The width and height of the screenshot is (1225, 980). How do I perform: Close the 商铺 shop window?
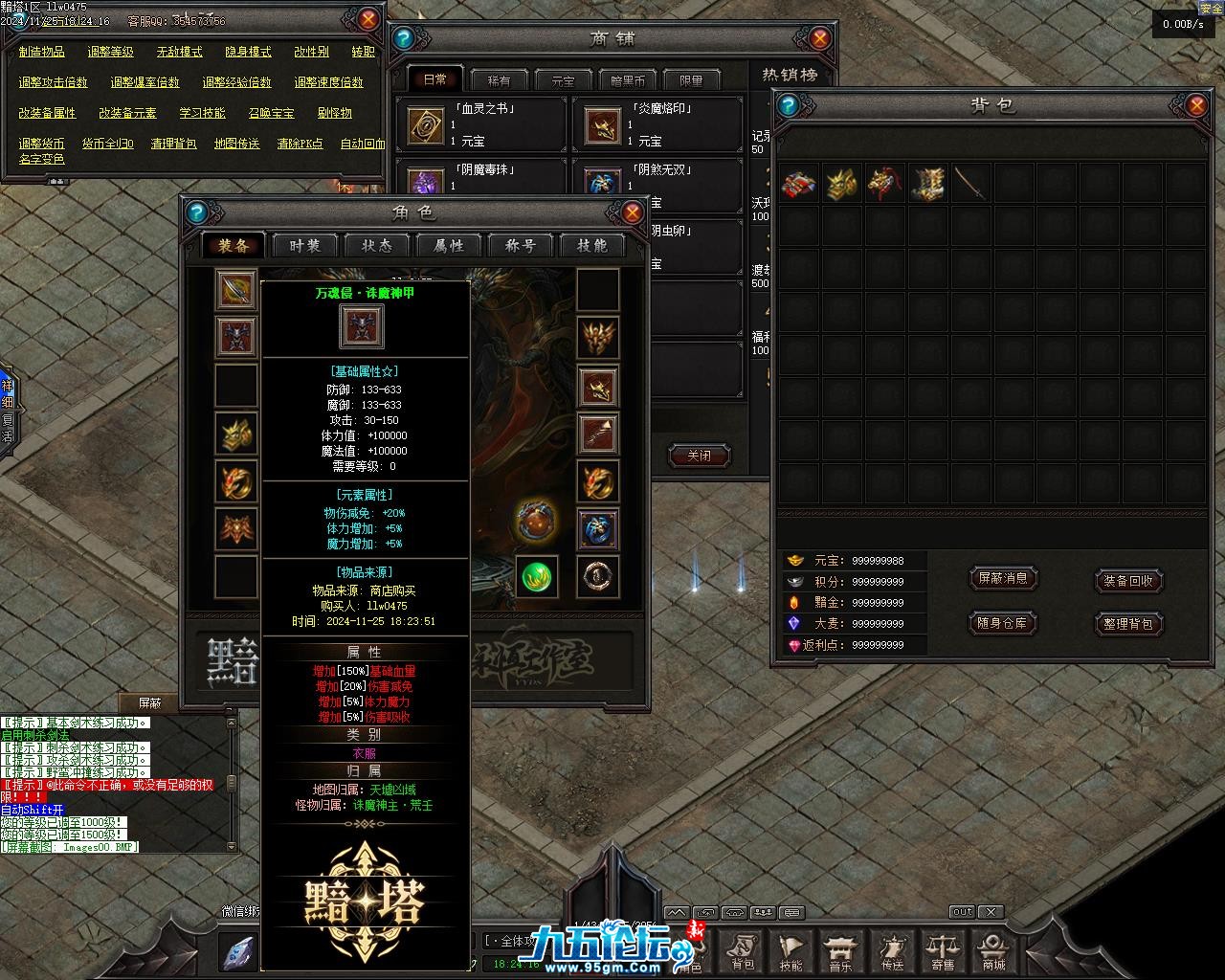819,38
